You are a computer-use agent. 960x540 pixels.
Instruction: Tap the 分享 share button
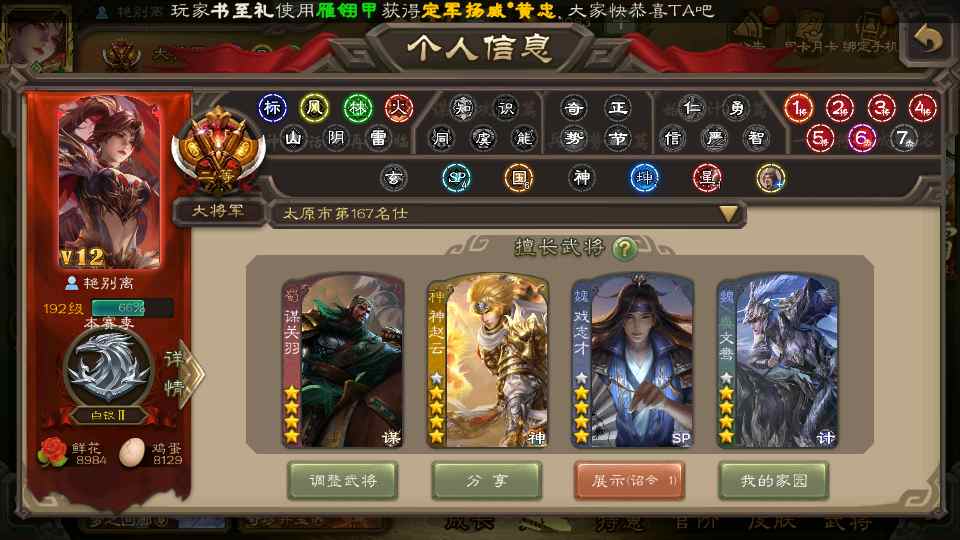tap(487, 481)
